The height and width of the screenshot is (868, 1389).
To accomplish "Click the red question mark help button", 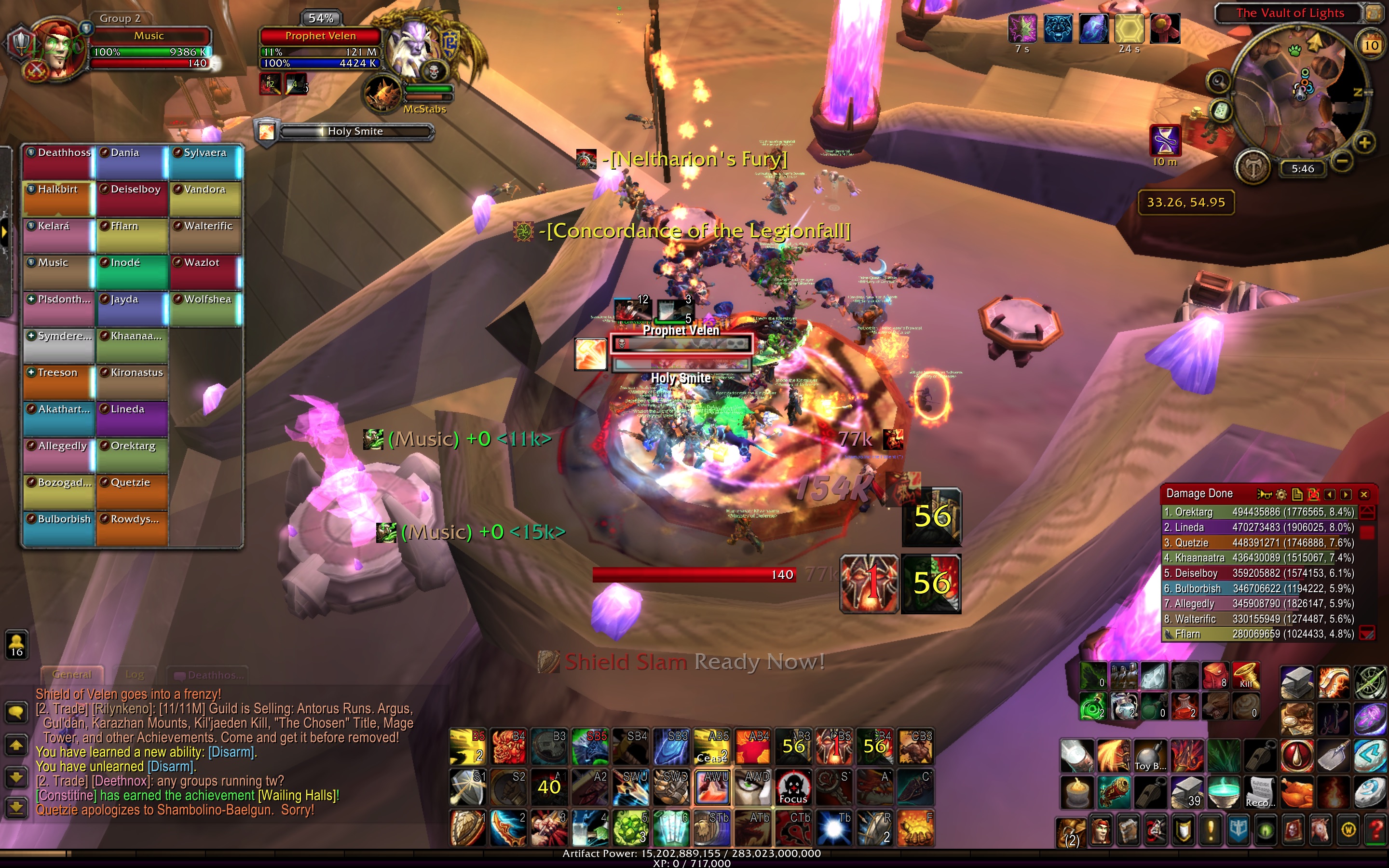I will [1376, 830].
